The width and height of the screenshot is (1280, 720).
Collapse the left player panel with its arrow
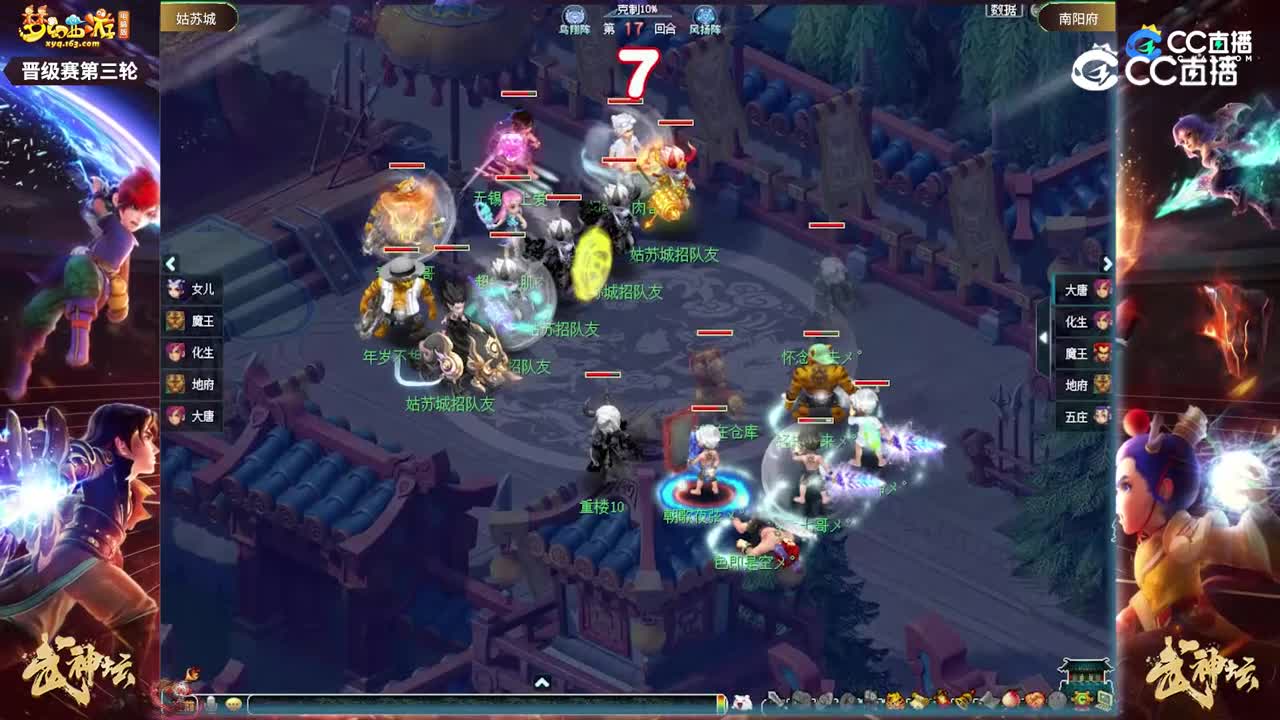(x=172, y=264)
